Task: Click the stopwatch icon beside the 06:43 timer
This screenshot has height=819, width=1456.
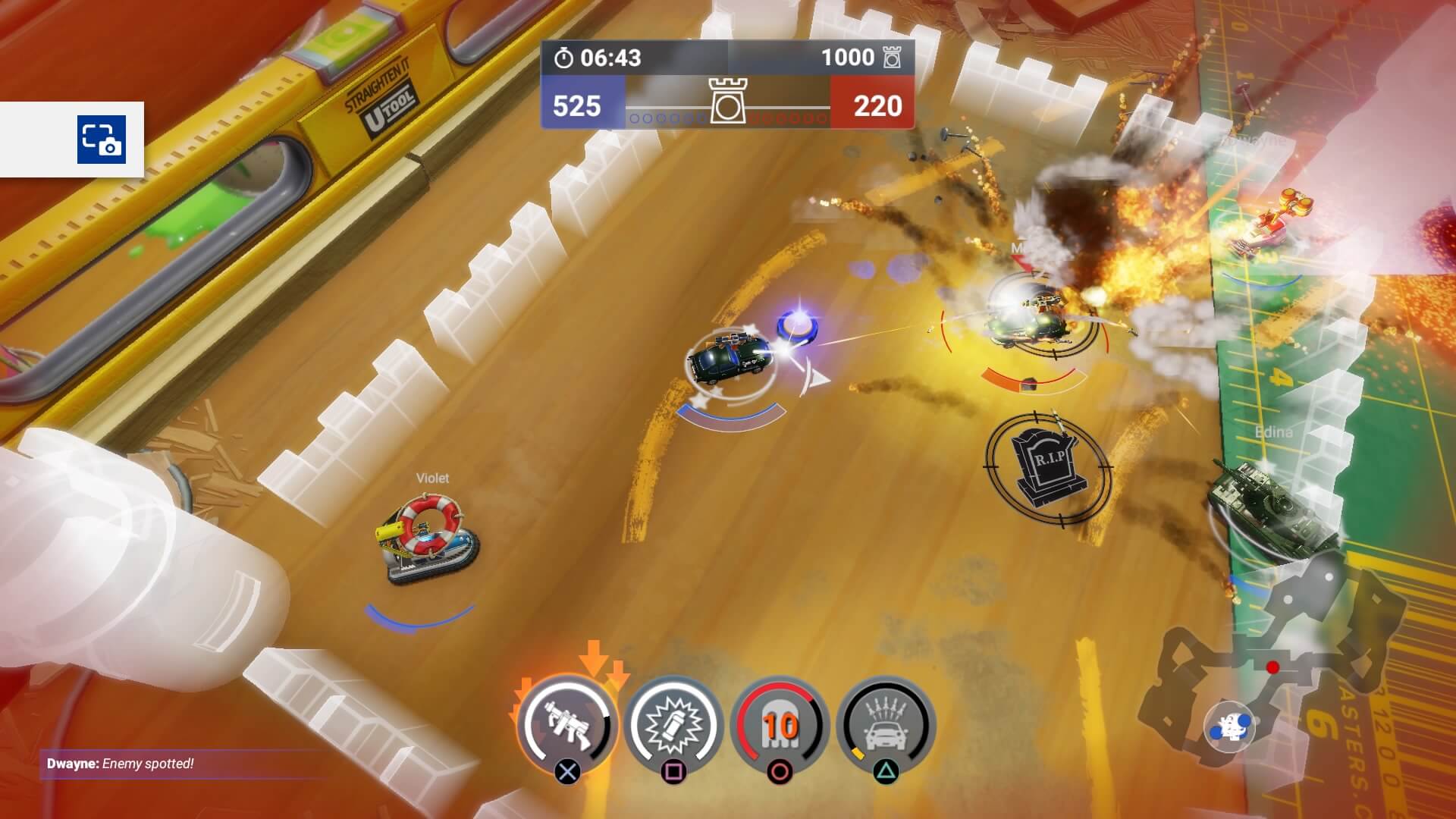Action: point(564,58)
